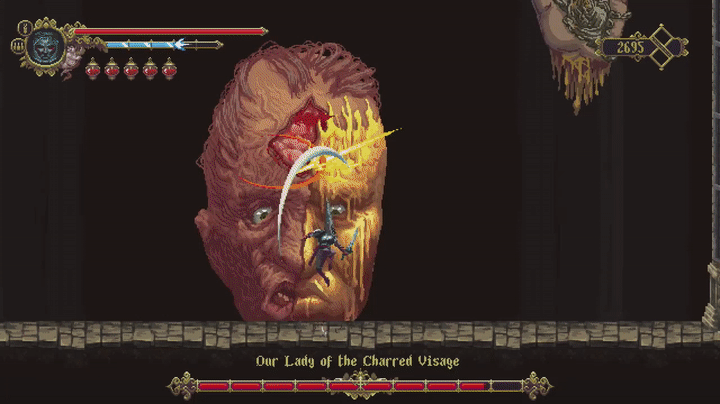Click the Penitent One mask portrait

pyautogui.click(x=44, y=46)
